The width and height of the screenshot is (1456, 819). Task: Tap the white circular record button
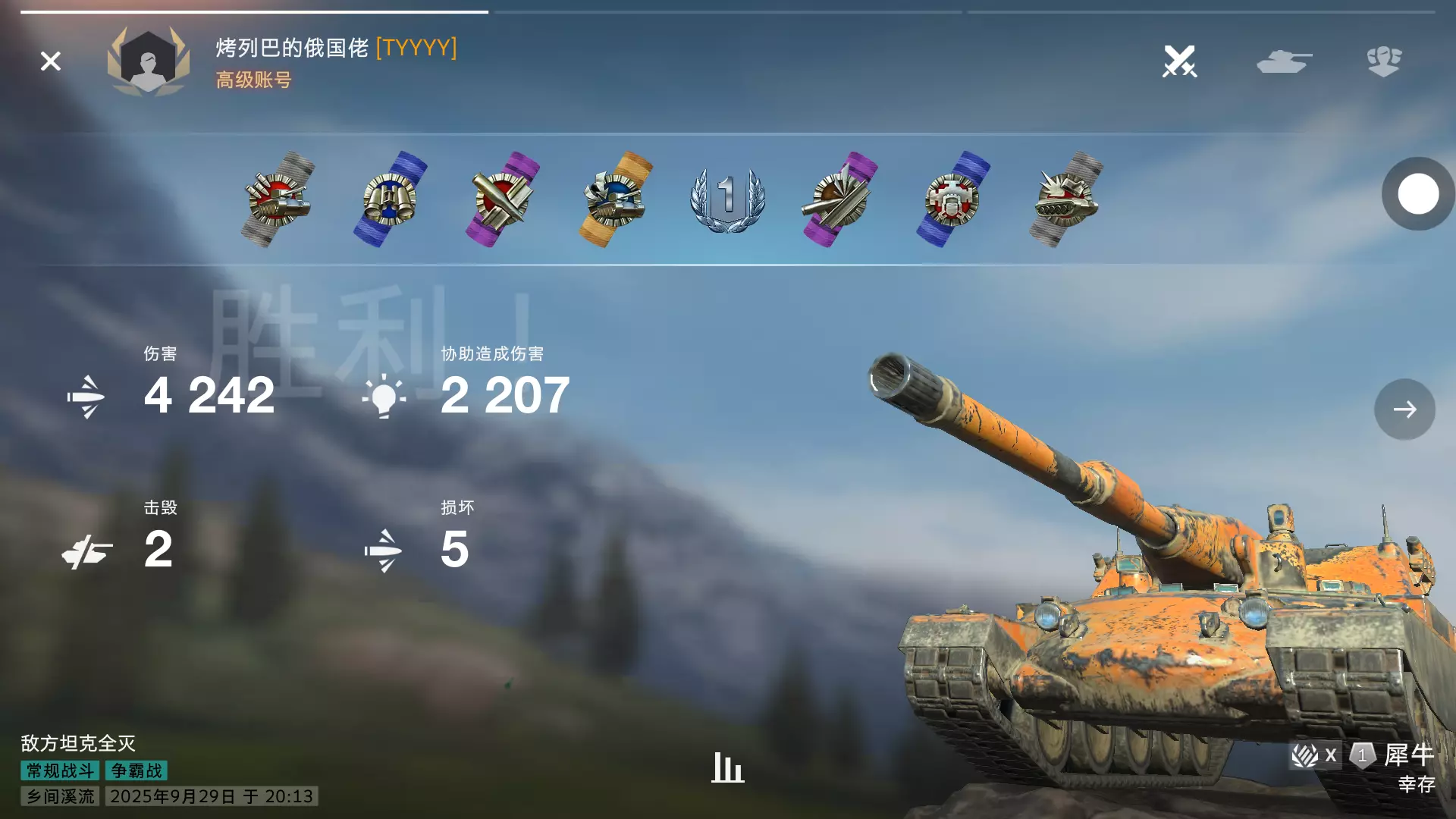[1418, 194]
